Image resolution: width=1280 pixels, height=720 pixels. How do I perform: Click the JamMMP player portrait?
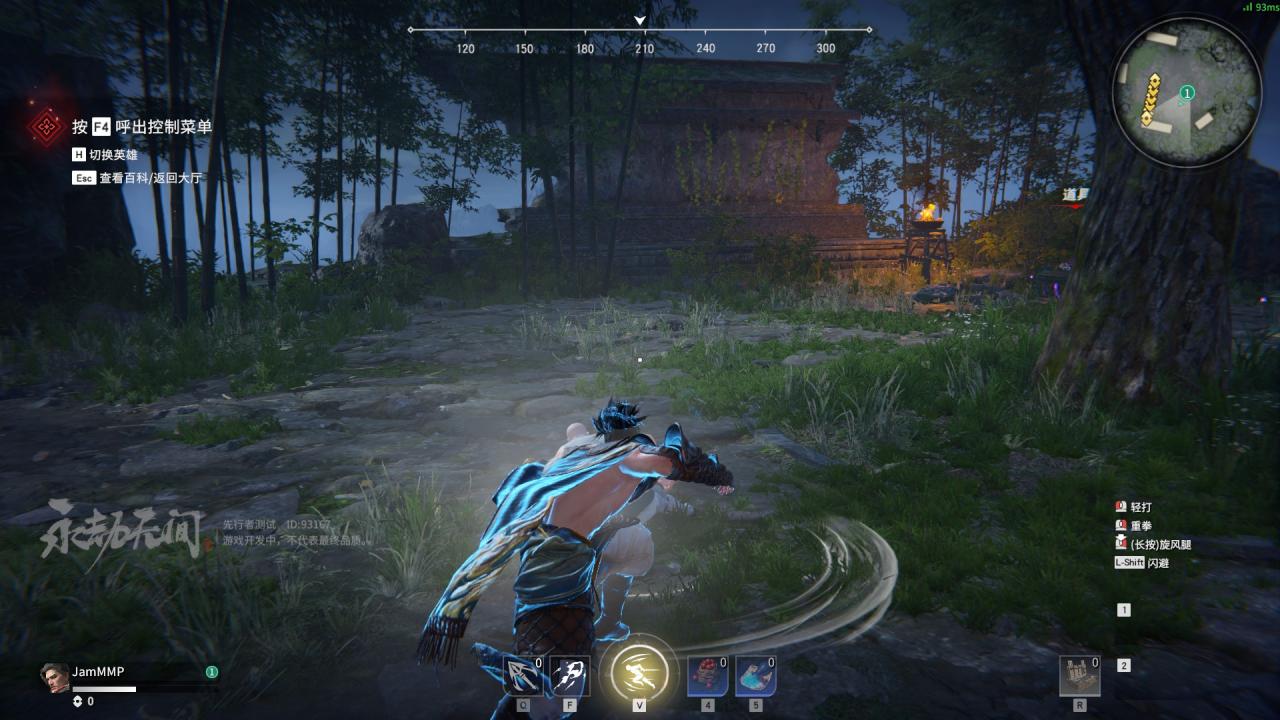click(54, 677)
